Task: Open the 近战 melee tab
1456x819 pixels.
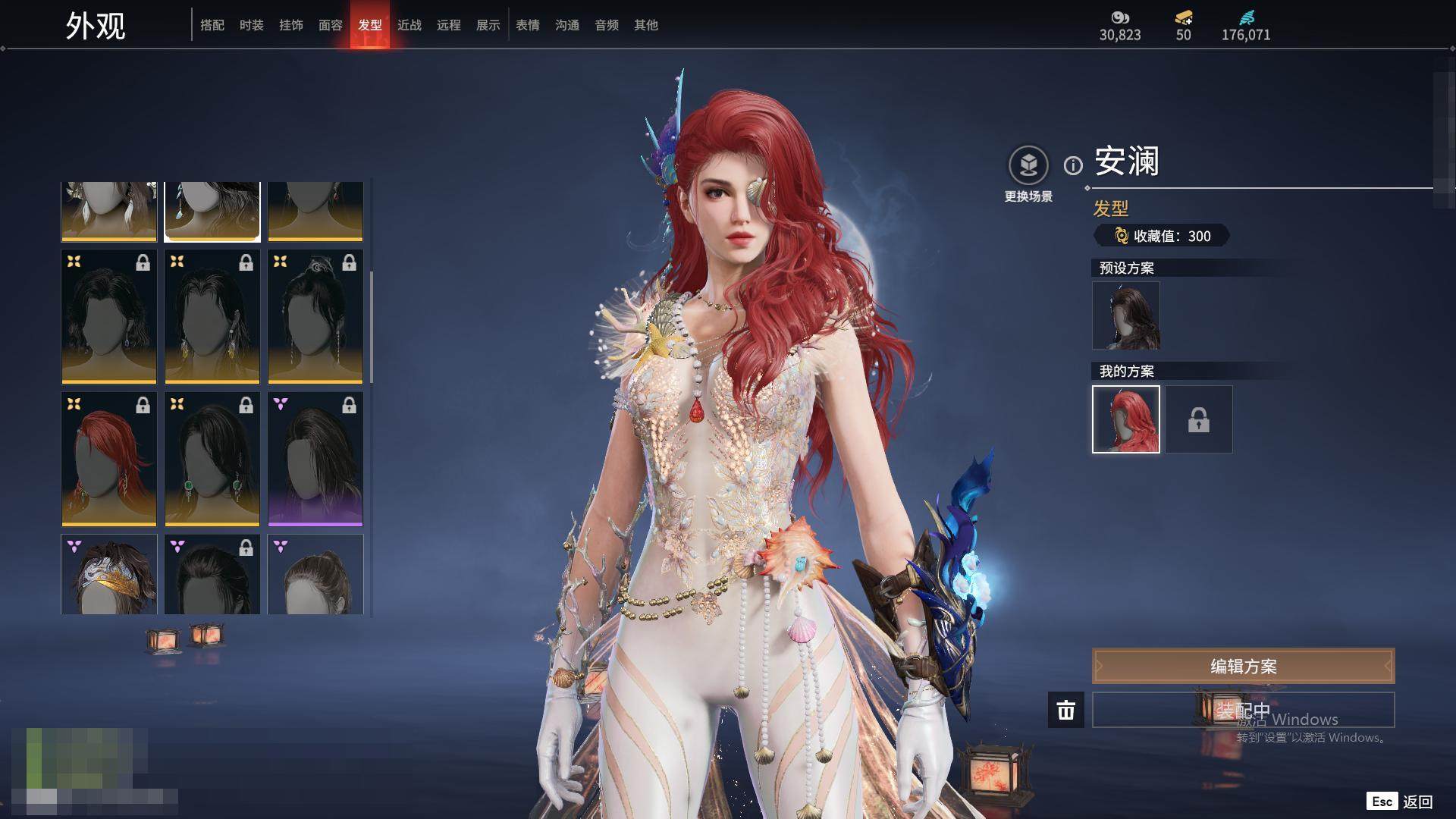Action: tap(409, 25)
